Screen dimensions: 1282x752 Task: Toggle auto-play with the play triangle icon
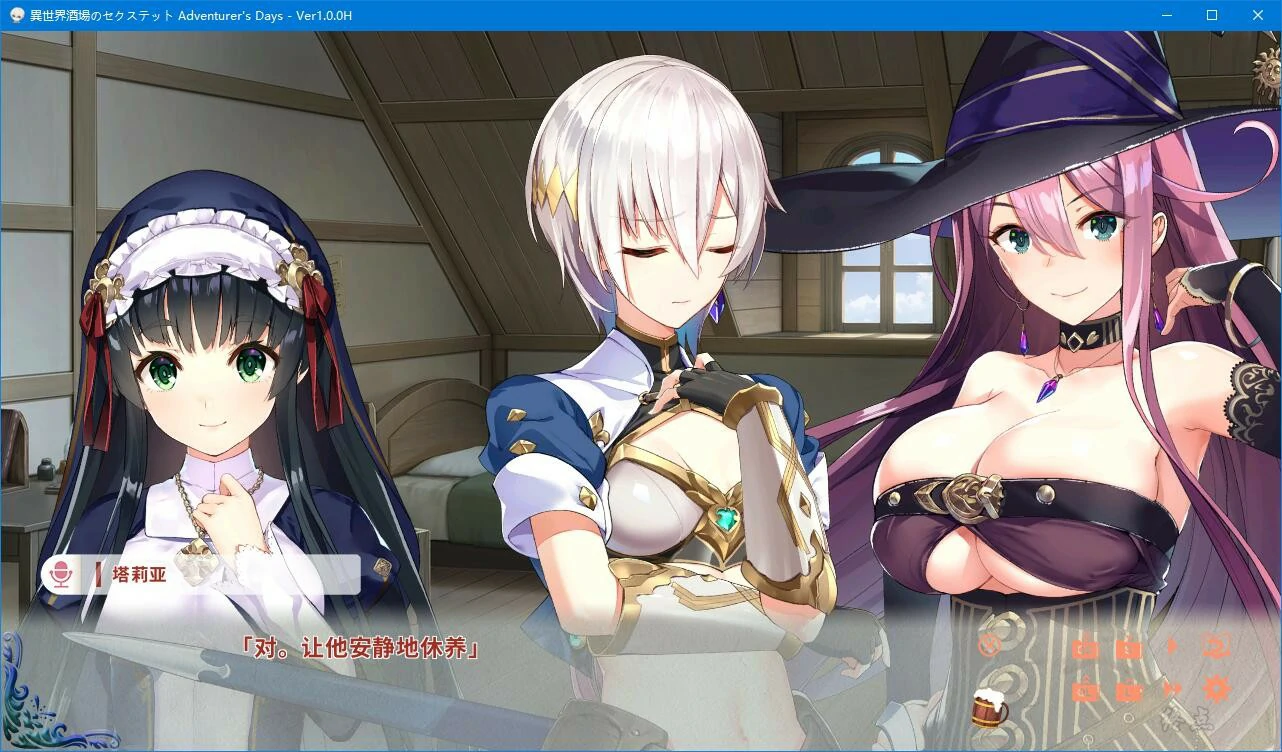(x=1170, y=647)
